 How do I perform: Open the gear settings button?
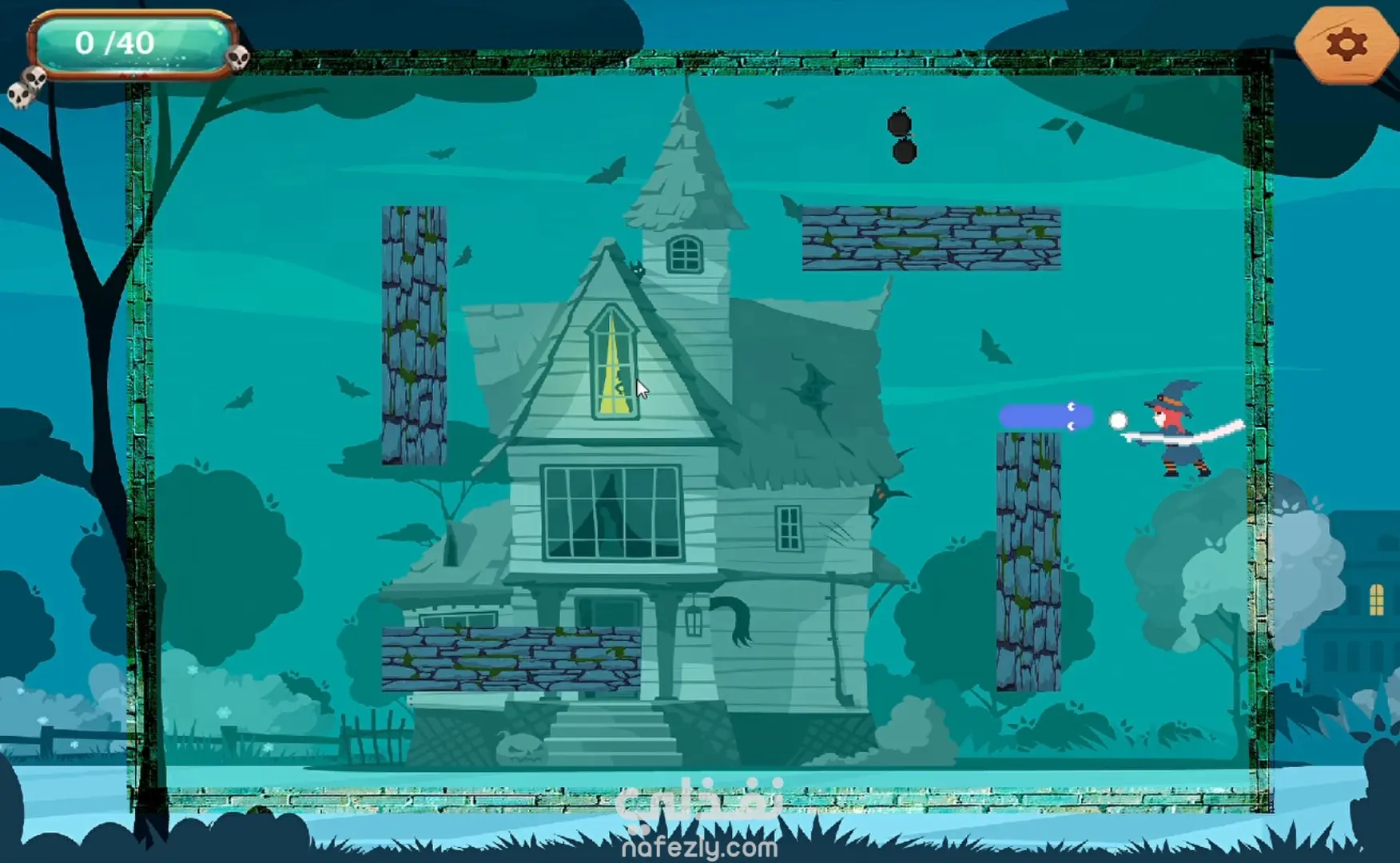[x=1346, y=45]
